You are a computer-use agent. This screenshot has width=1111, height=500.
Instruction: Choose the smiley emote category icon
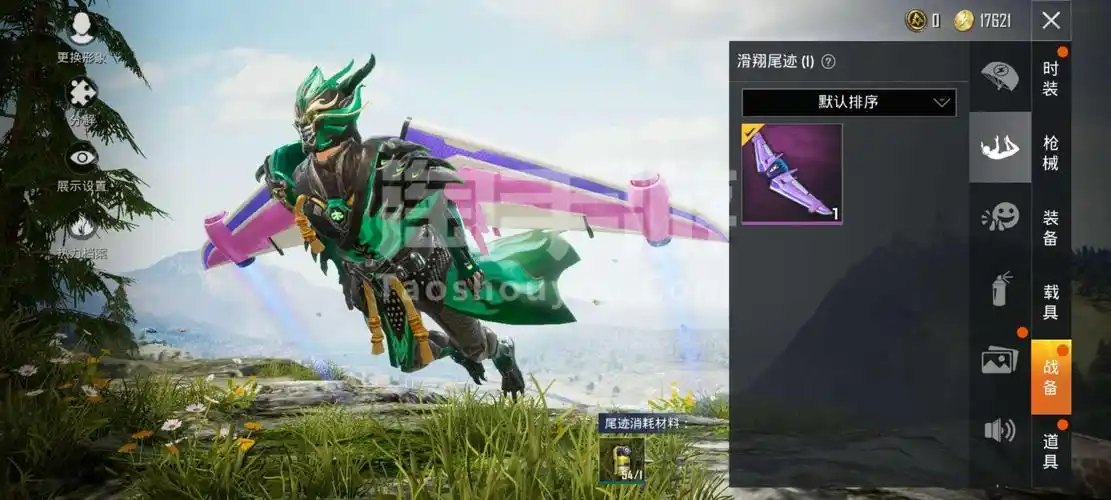[x=1000, y=217]
